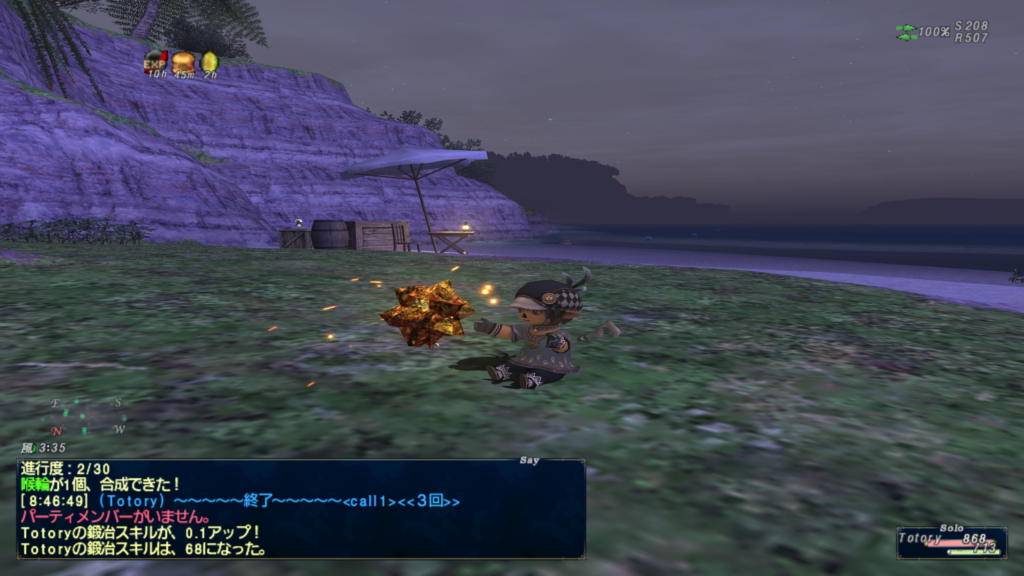The height and width of the screenshot is (576, 1024).
Task: Select Totory in the party window
Action: tap(951, 539)
